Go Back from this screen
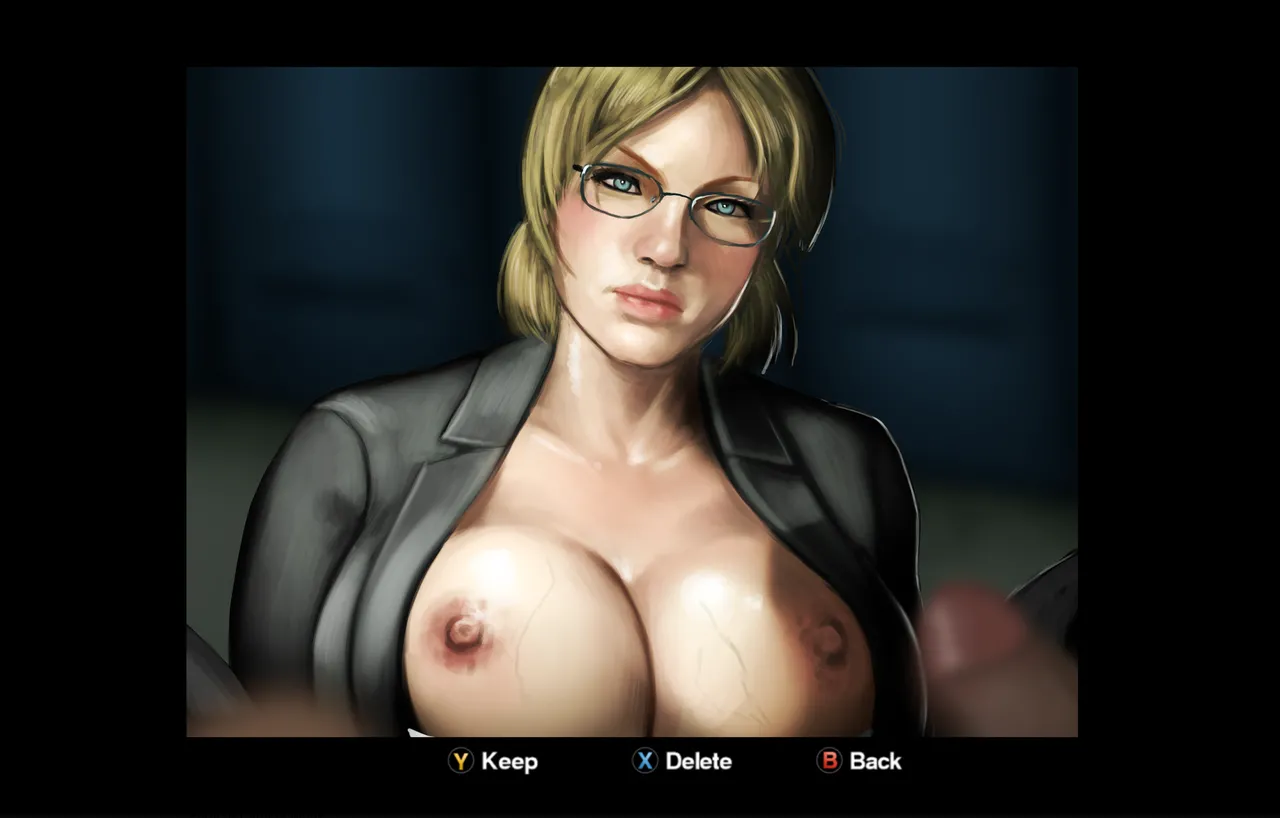The height and width of the screenshot is (818, 1280). tap(859, 761)
